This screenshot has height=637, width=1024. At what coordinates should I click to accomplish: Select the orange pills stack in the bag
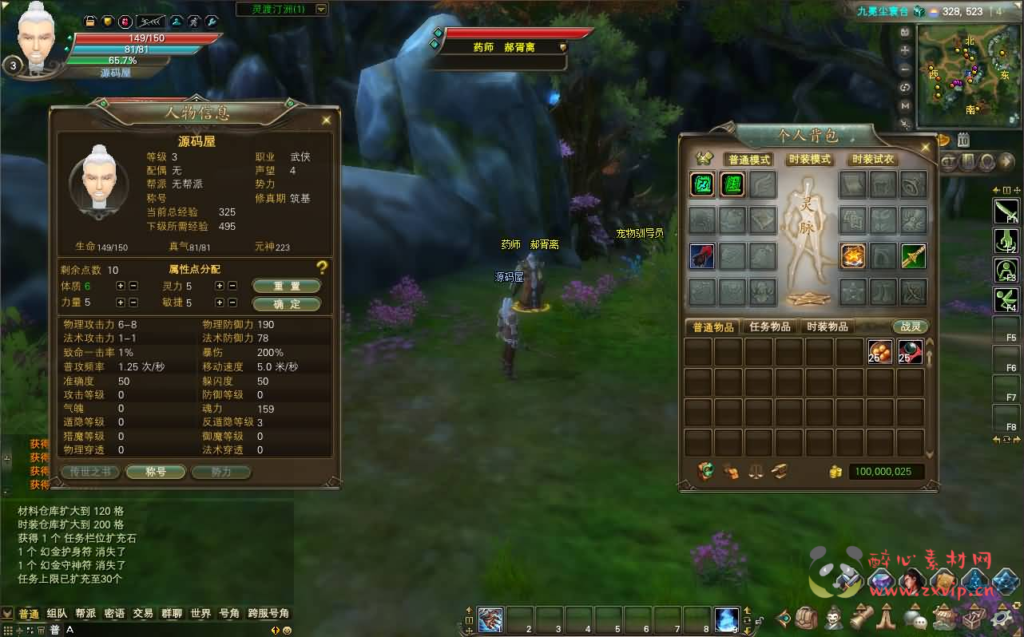880,352
